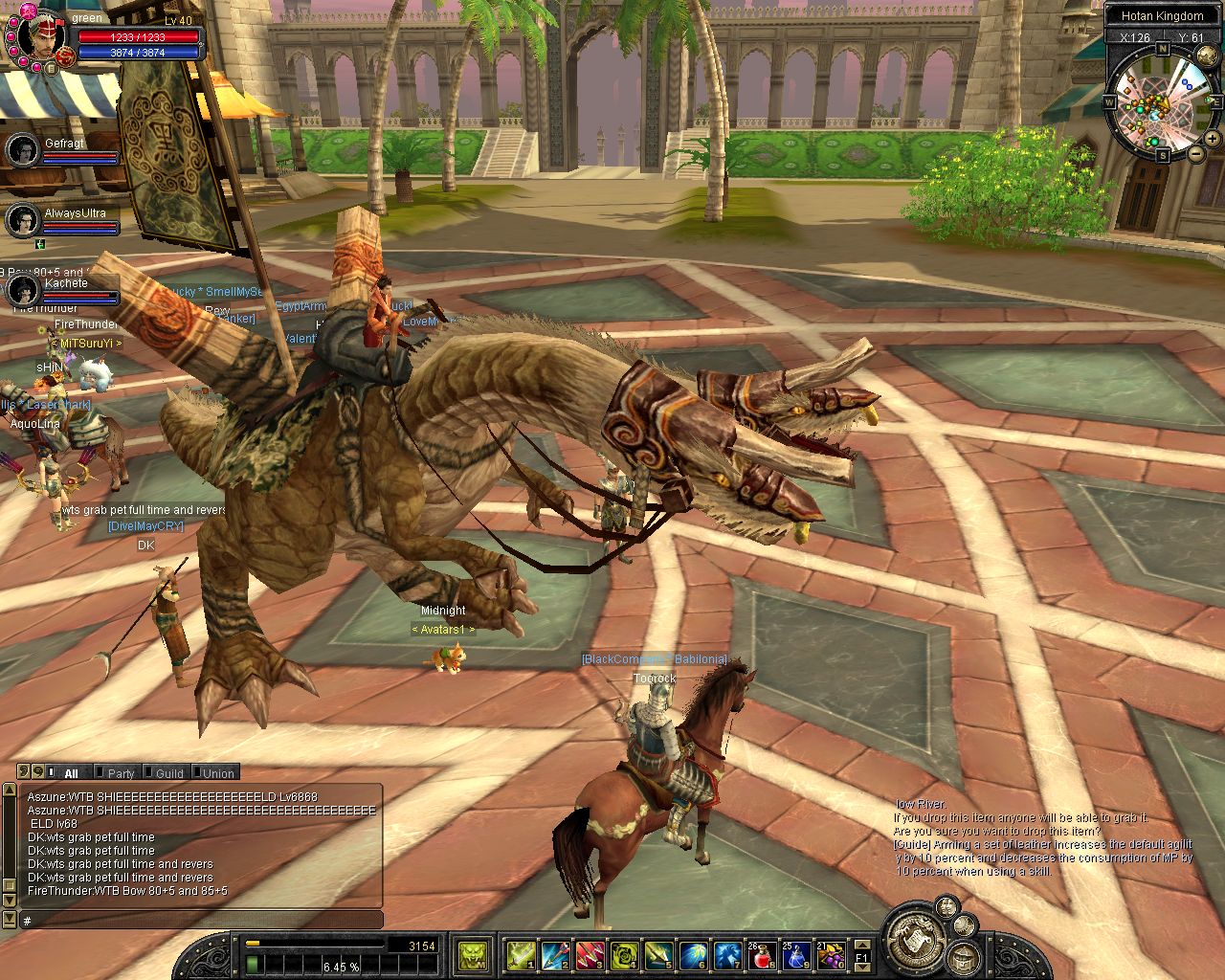Screen dimensions: 1225x980
Task: Zoom out the minimap with minus button
Action: [x=1196, y=153]
